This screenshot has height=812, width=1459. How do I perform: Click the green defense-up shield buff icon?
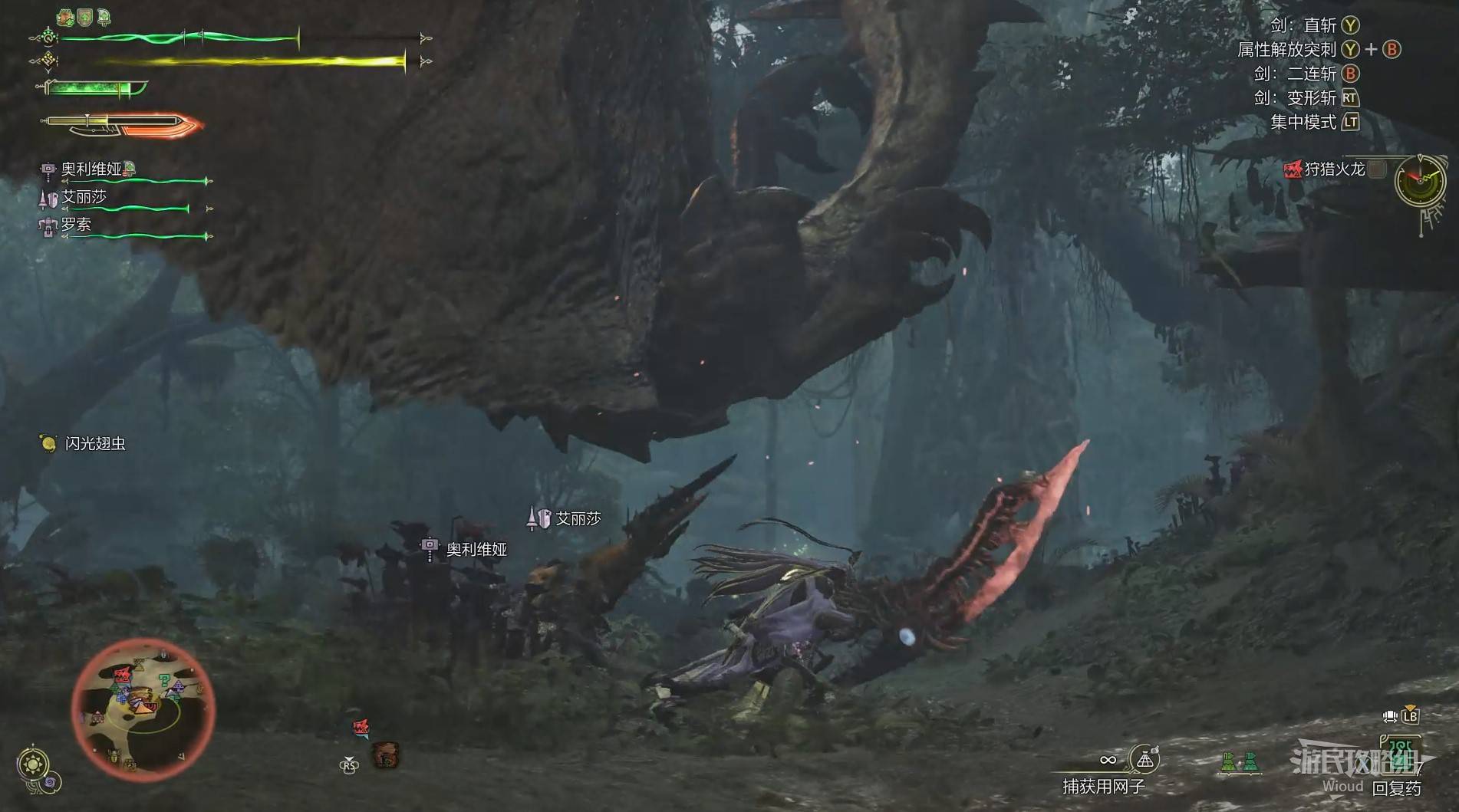pos(84,17)
